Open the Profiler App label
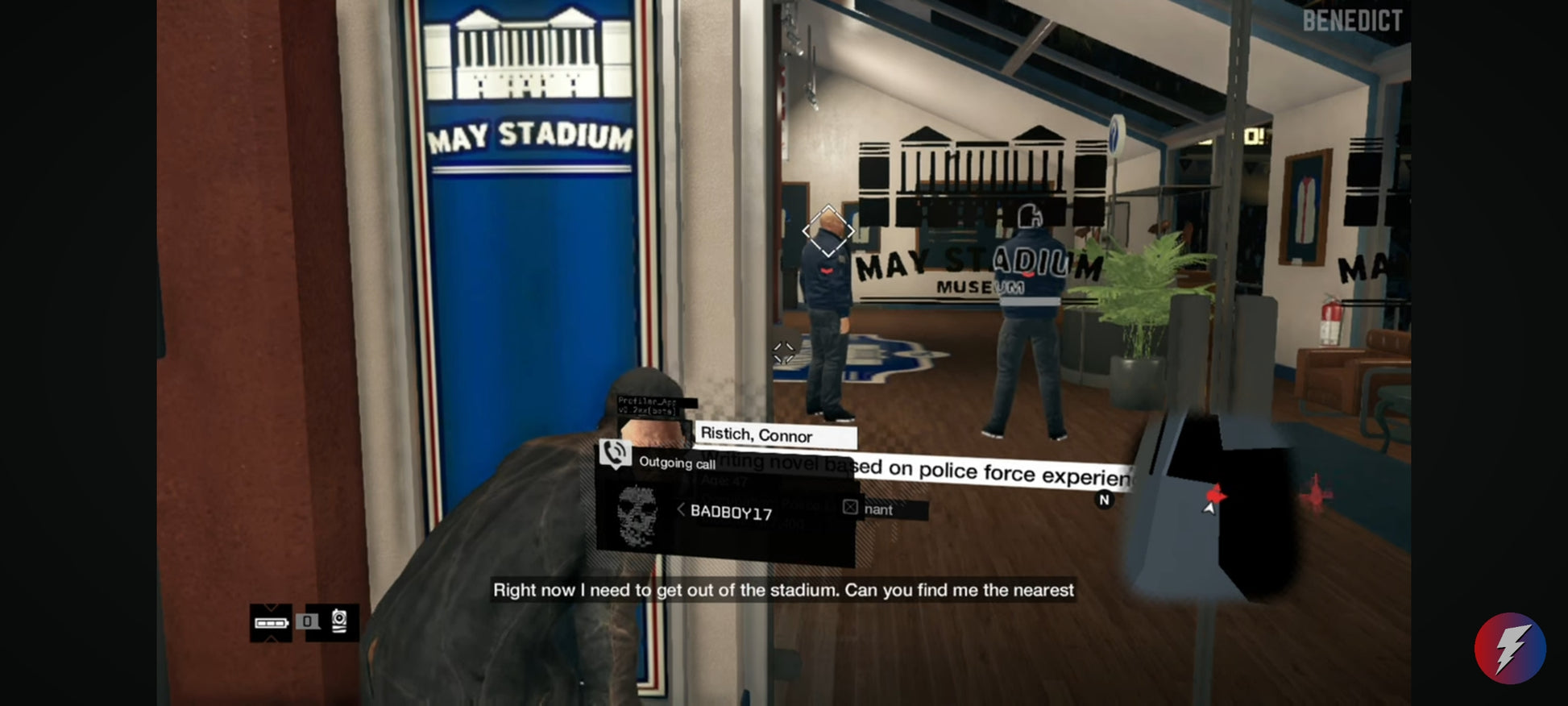Image resolution: width=1568 pixels, height=706 pixels. (647, 405)
